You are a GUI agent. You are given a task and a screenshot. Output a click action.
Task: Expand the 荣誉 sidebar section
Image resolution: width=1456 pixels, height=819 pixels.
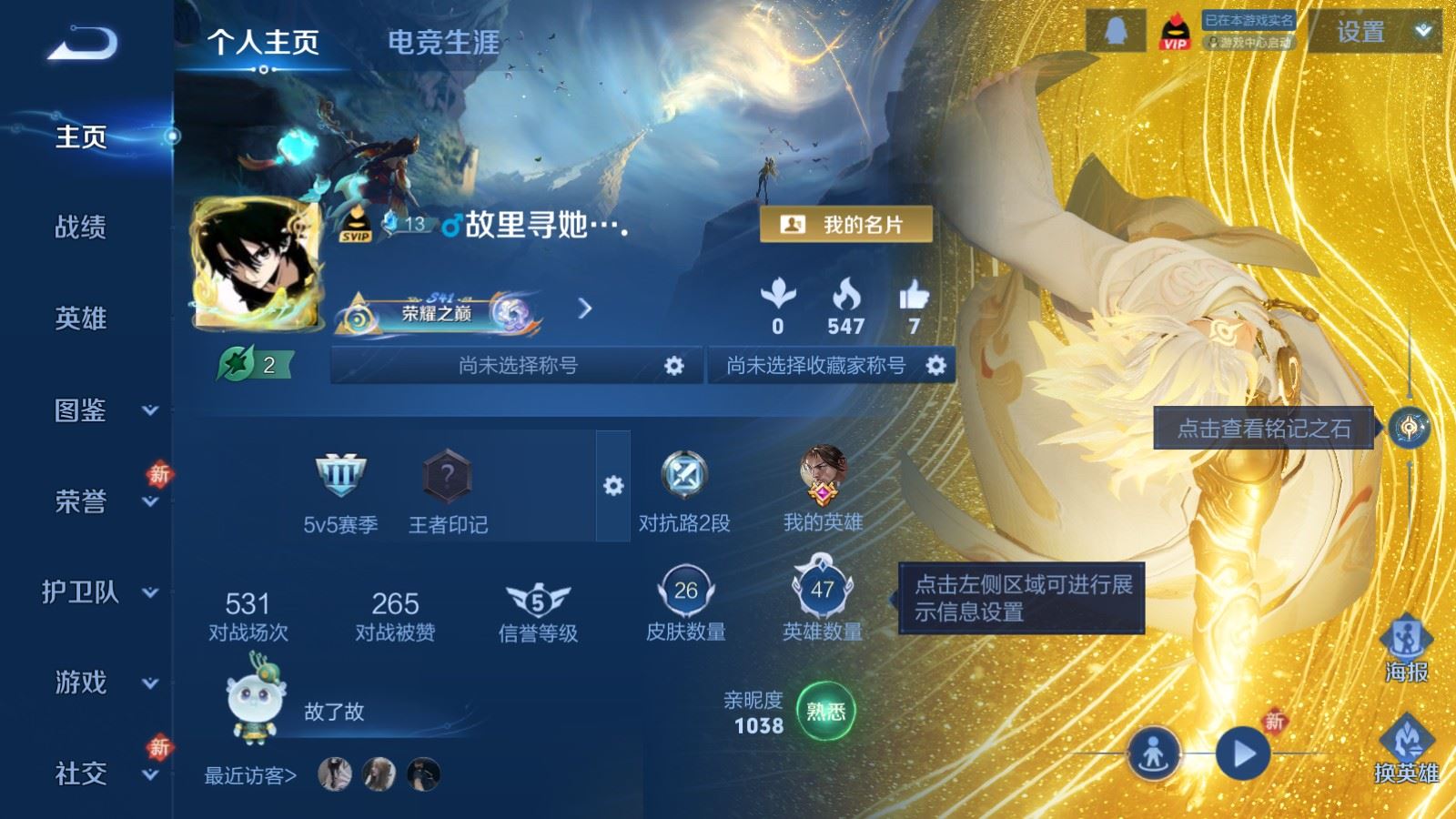80,501
